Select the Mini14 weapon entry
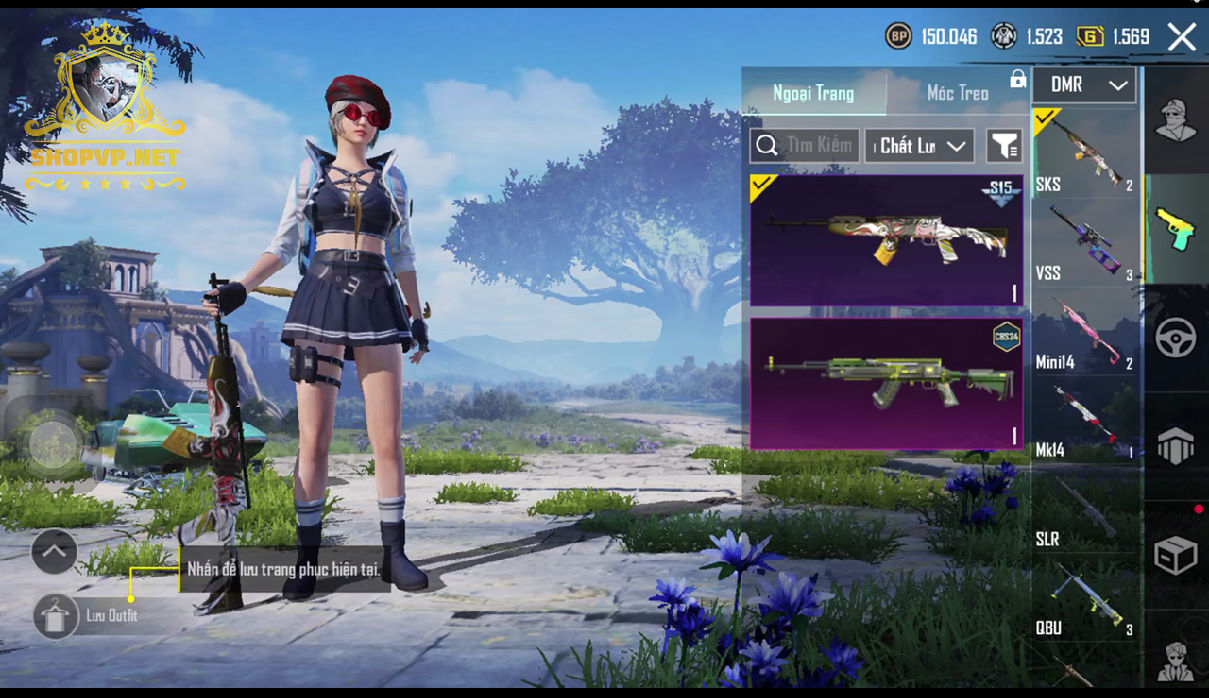 pos(1085,332)
